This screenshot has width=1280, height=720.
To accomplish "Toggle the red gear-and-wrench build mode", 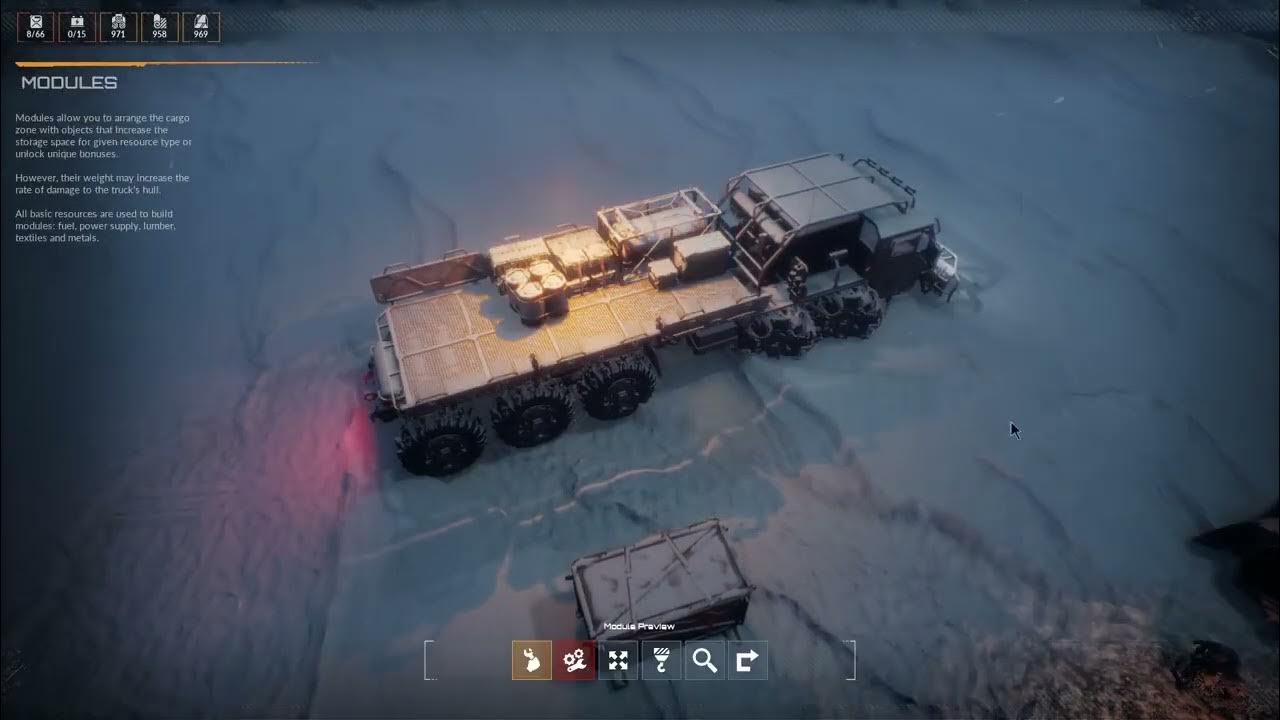I will [x=574, y=660].
